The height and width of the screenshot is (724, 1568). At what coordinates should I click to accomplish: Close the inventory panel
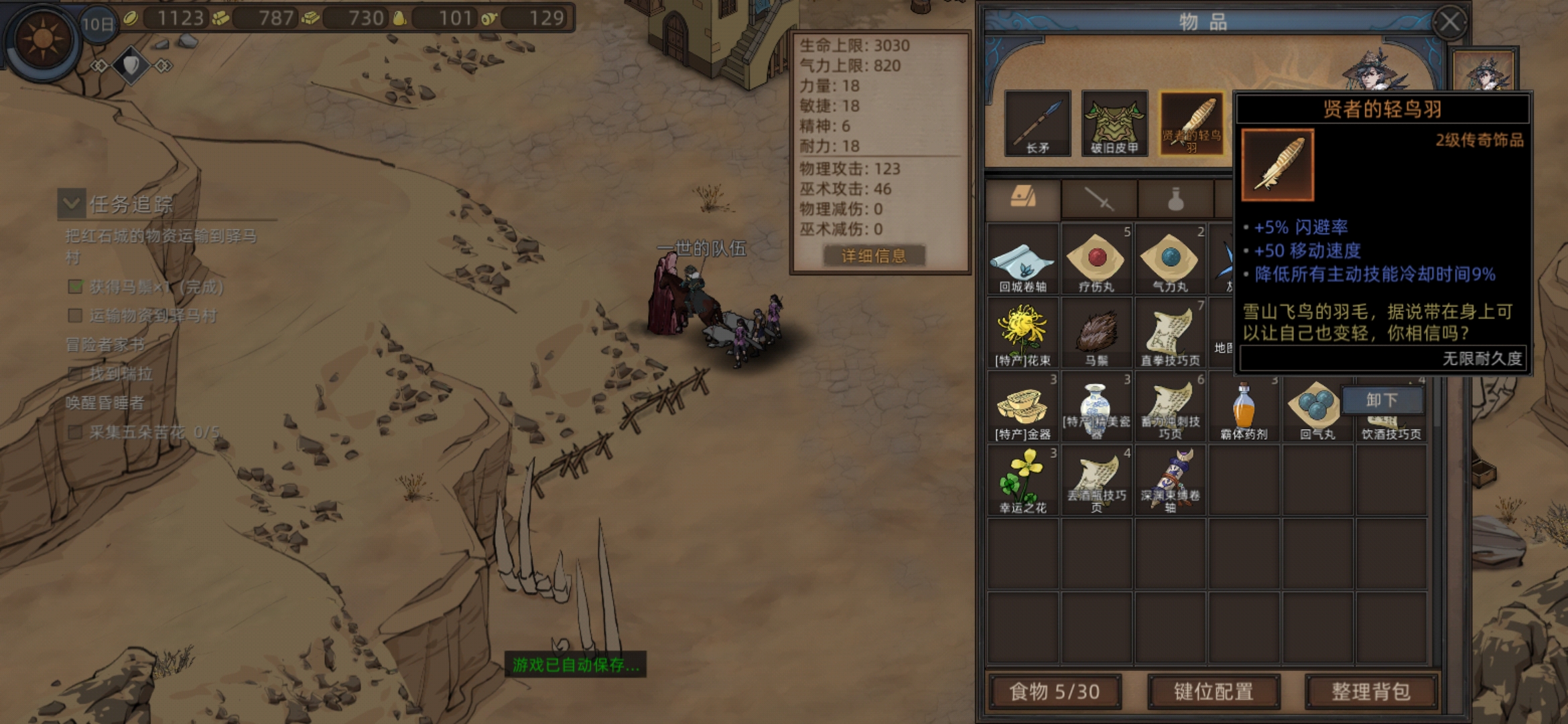tap(1449, 22)
